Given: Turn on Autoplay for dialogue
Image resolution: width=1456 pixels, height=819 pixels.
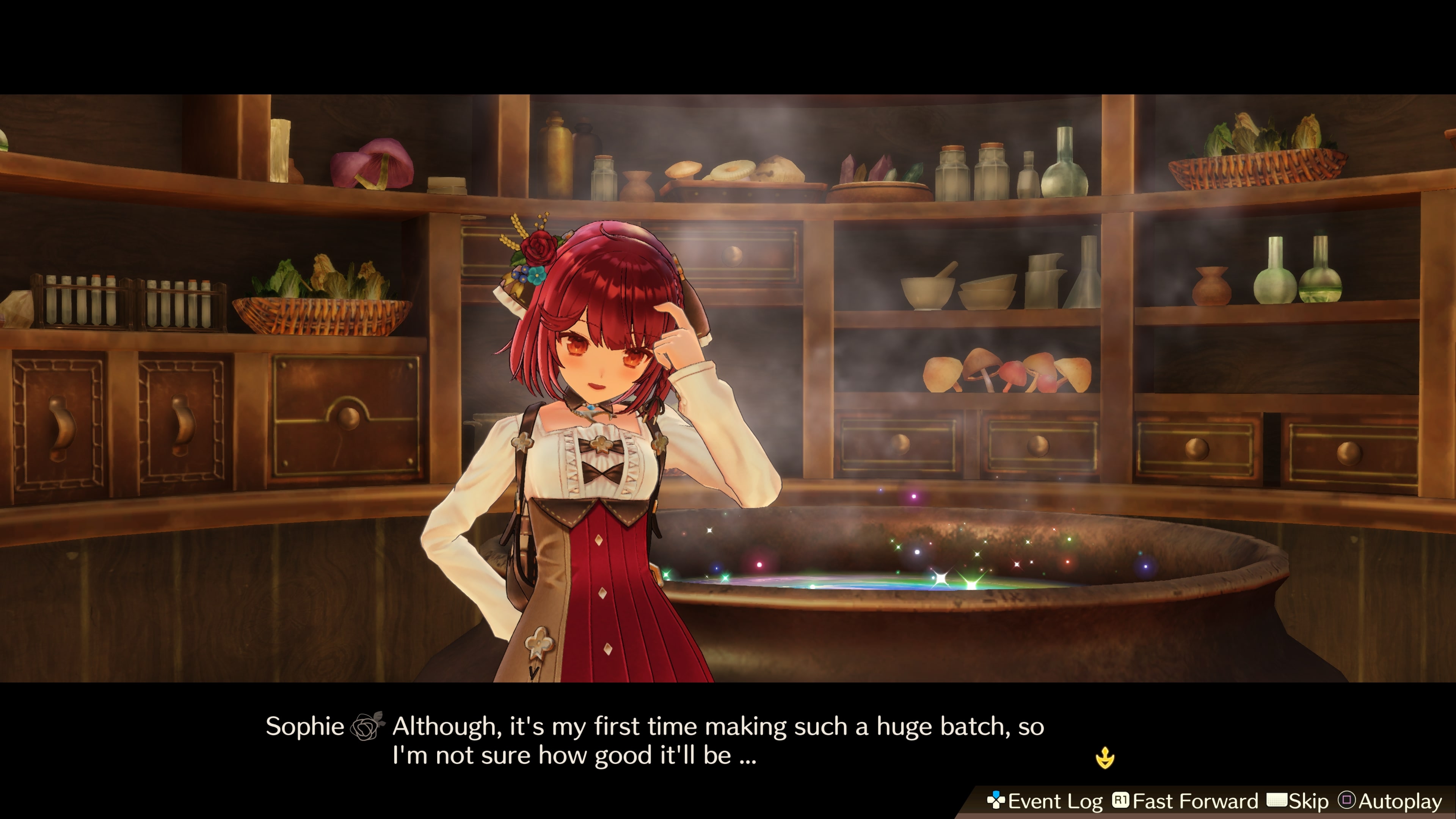Looking at the screenshot, I should [x=1390, y=801].
